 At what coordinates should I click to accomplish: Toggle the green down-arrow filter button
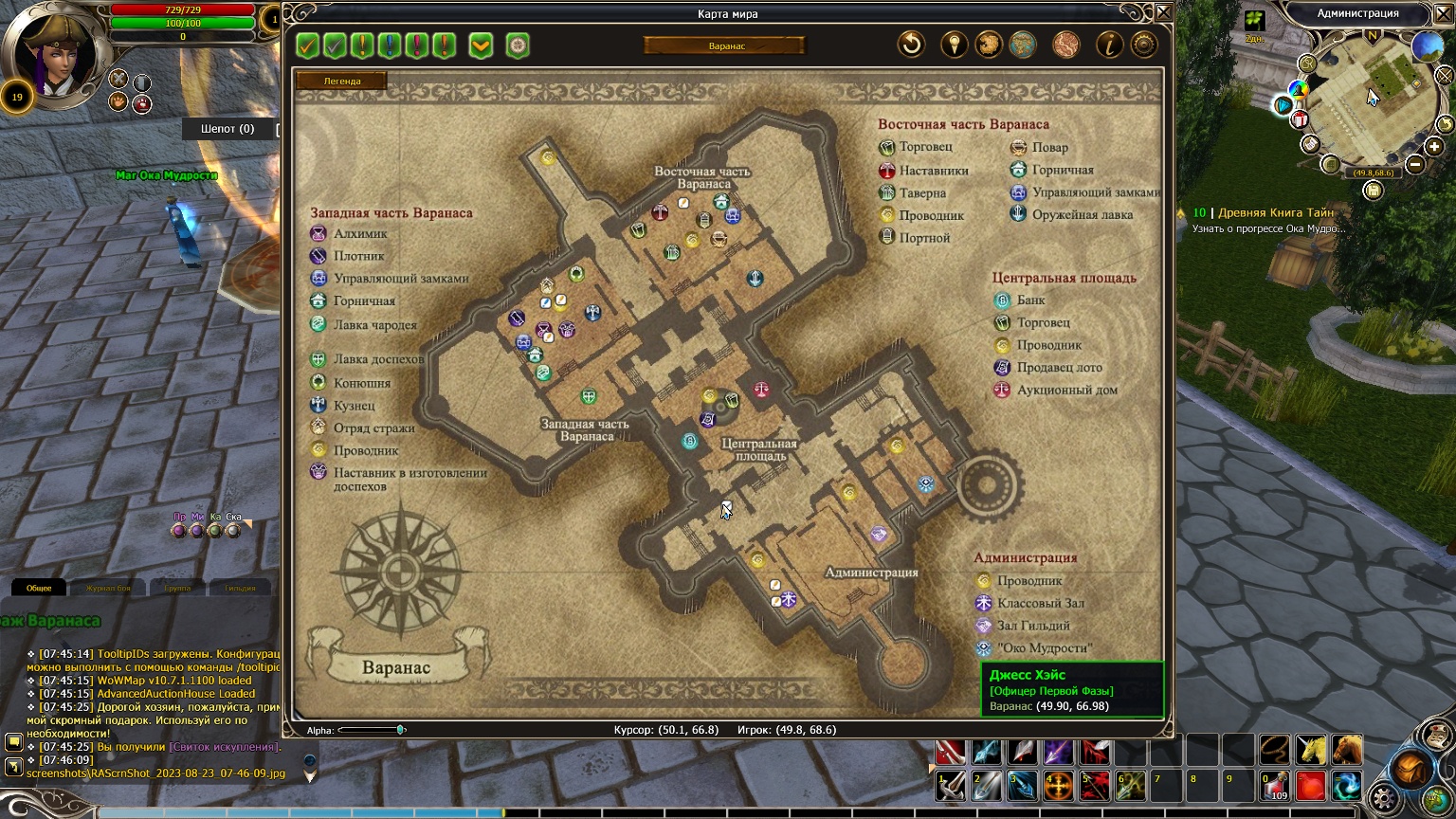[x=481, y=45]
